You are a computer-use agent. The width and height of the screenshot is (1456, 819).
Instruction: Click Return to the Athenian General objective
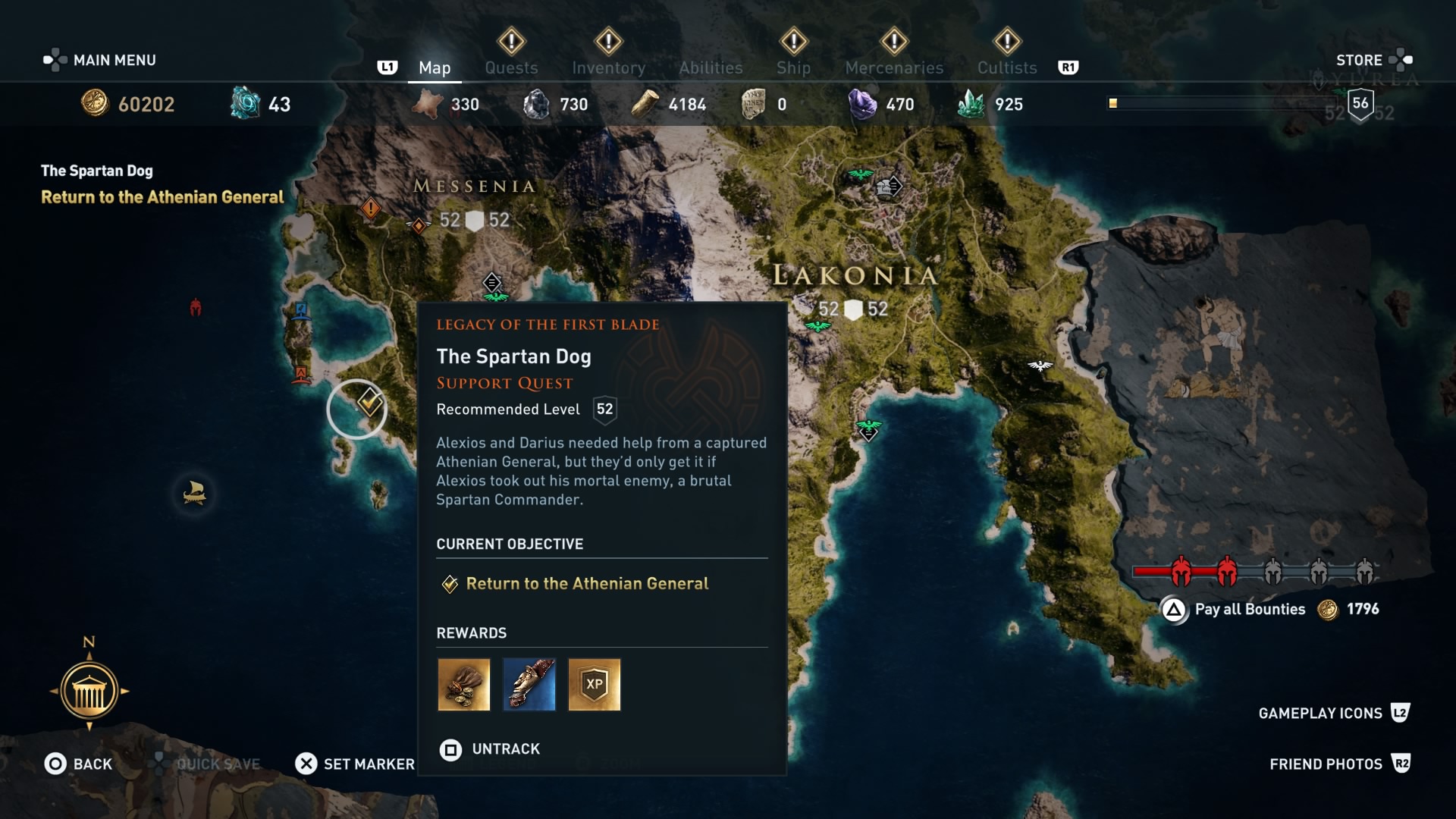click(587, 584)
